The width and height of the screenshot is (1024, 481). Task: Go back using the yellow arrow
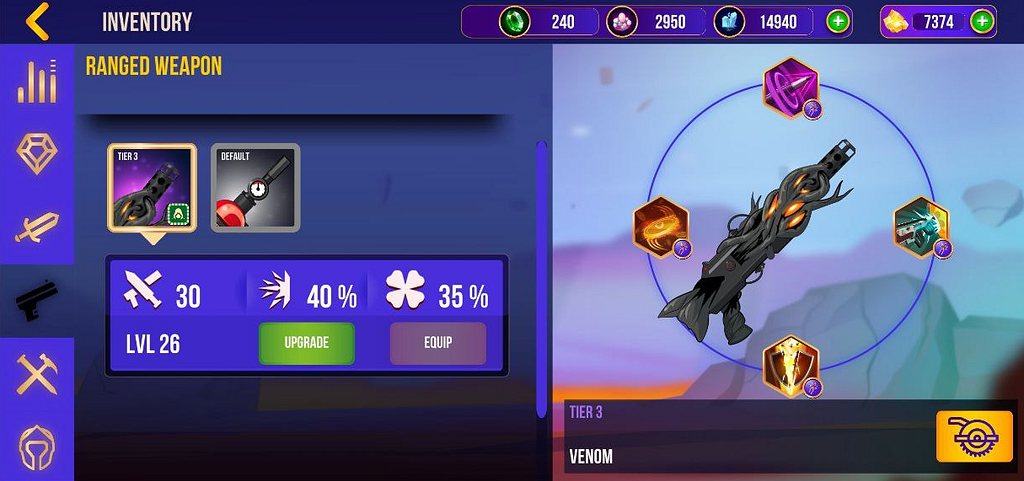point(38,21)
